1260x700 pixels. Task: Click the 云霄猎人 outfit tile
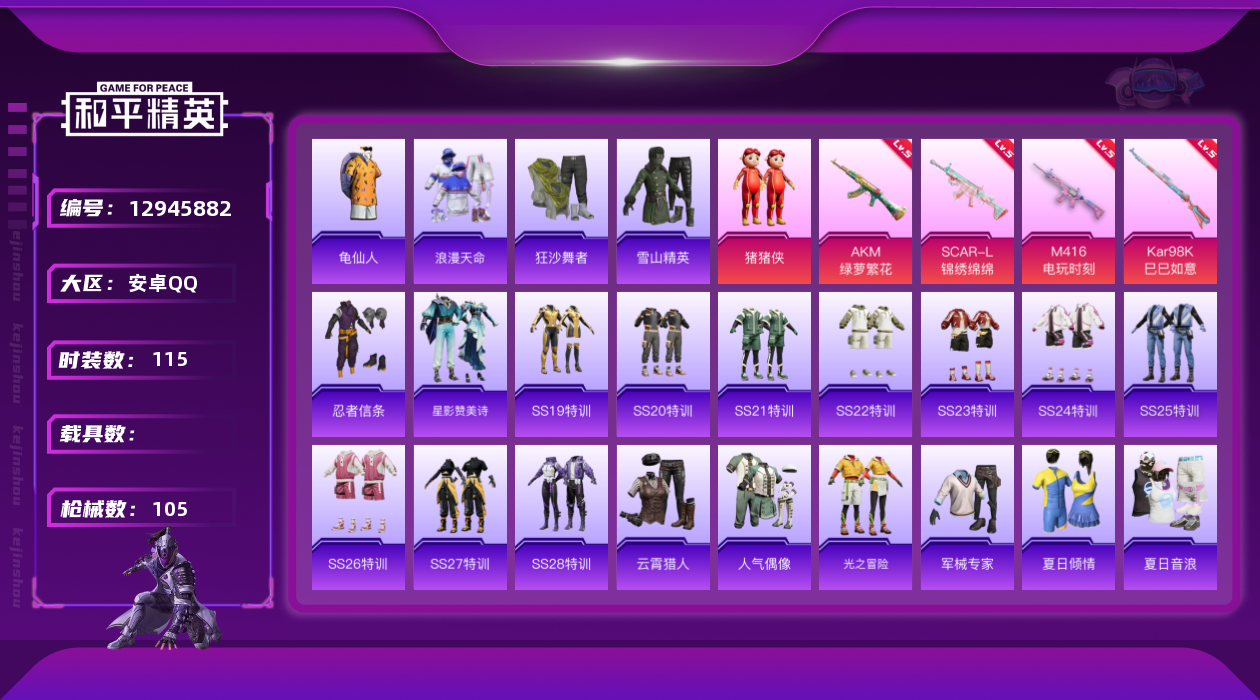point(663,517)
